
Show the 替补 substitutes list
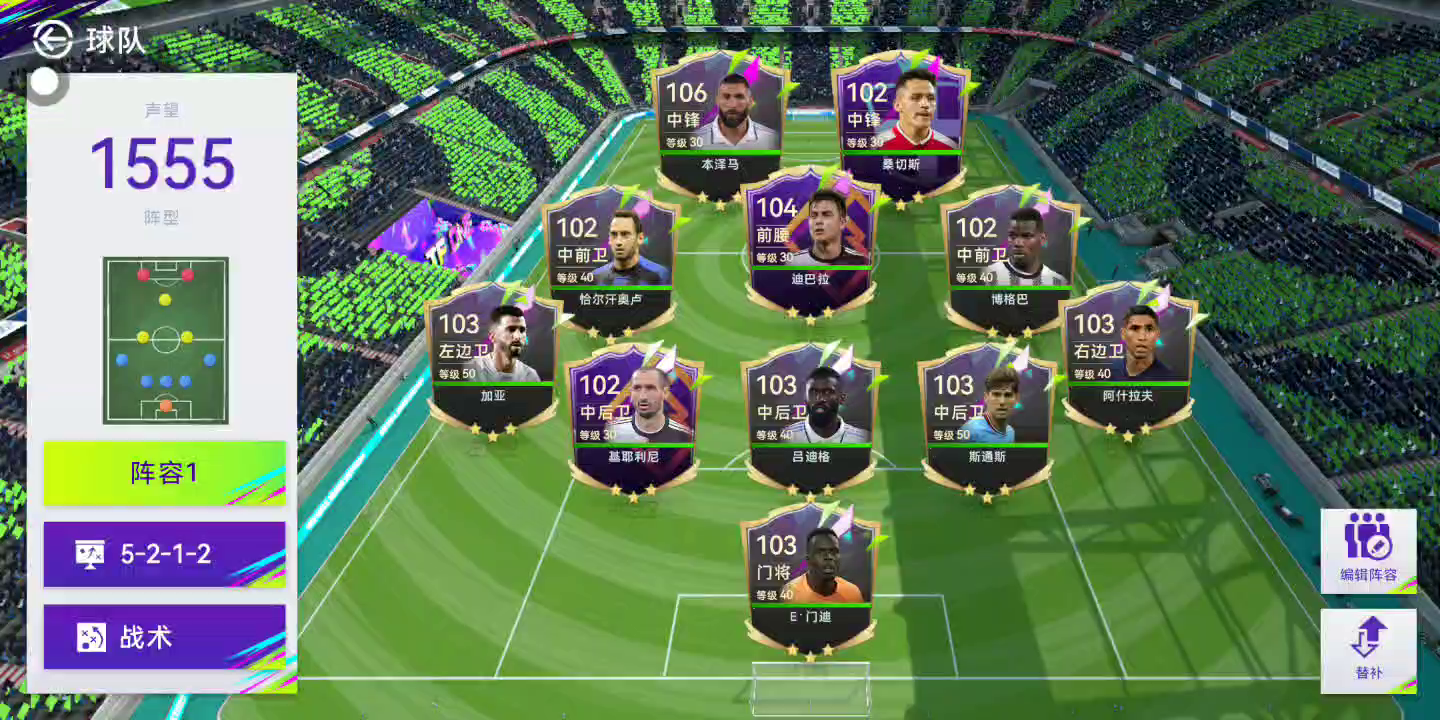coord(1369,651)
